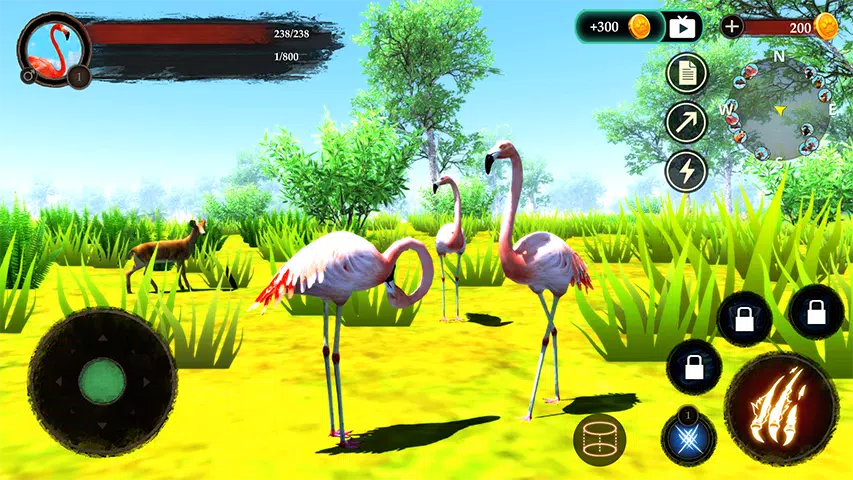Open the diagonal arrow upgrade button
This screenshot has height=480, width=853.
[x=687, y=122]
